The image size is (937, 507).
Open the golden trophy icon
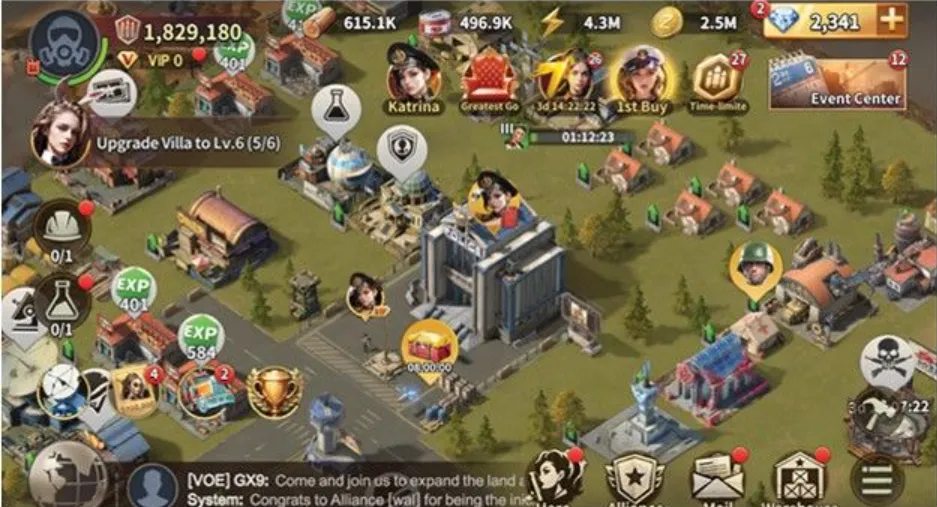click(274, 391)
